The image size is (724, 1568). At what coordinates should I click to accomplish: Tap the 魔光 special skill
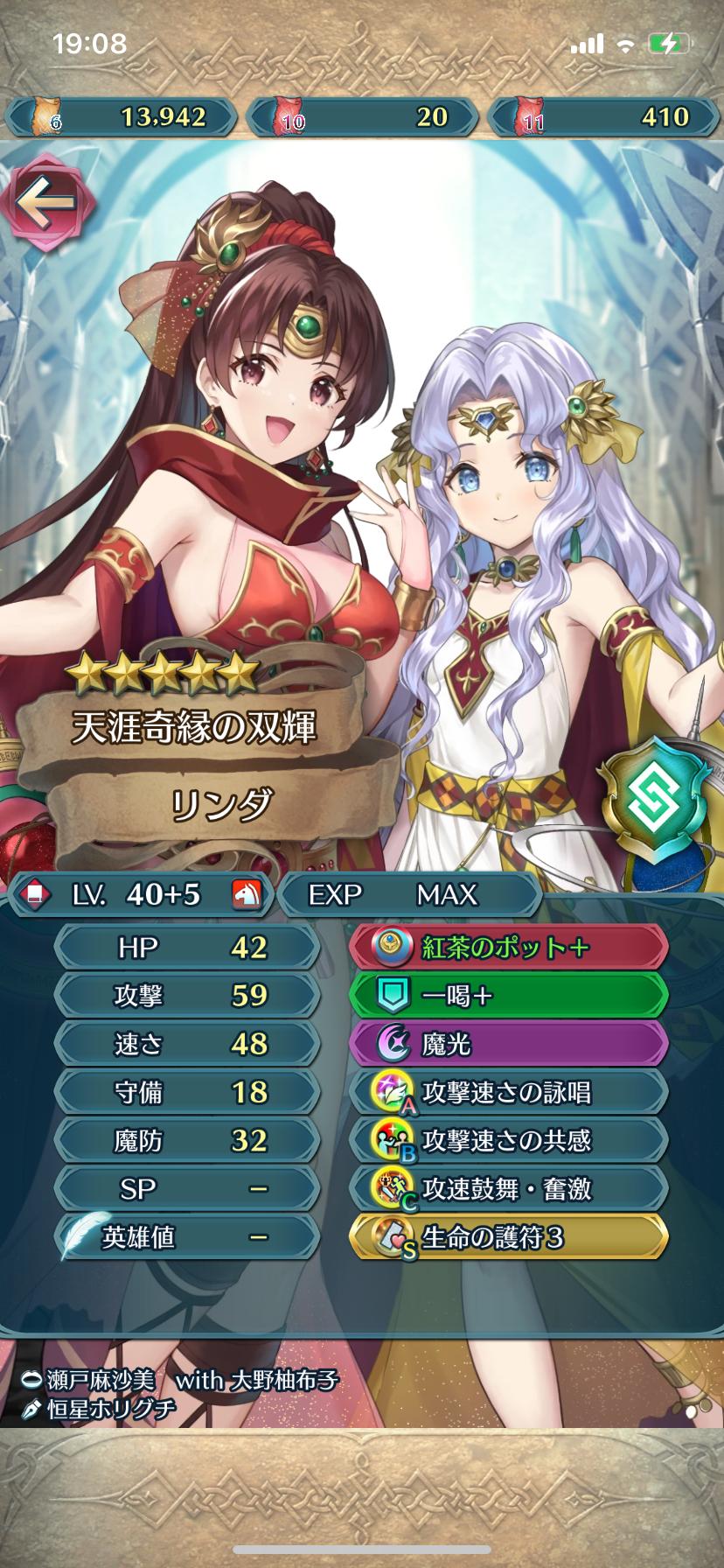(x=509, y=1044)
